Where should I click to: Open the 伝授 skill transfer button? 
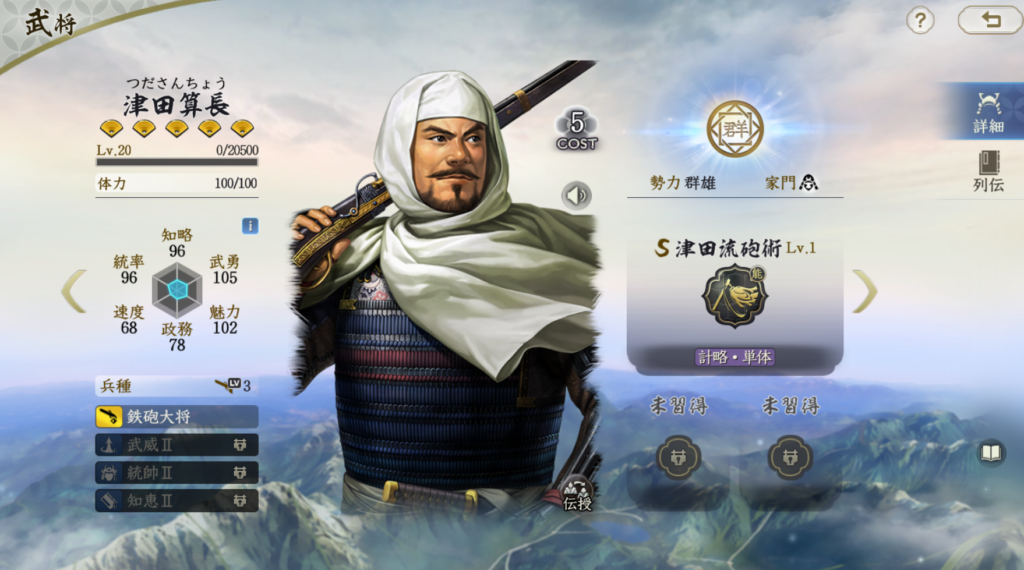(578, 494)
